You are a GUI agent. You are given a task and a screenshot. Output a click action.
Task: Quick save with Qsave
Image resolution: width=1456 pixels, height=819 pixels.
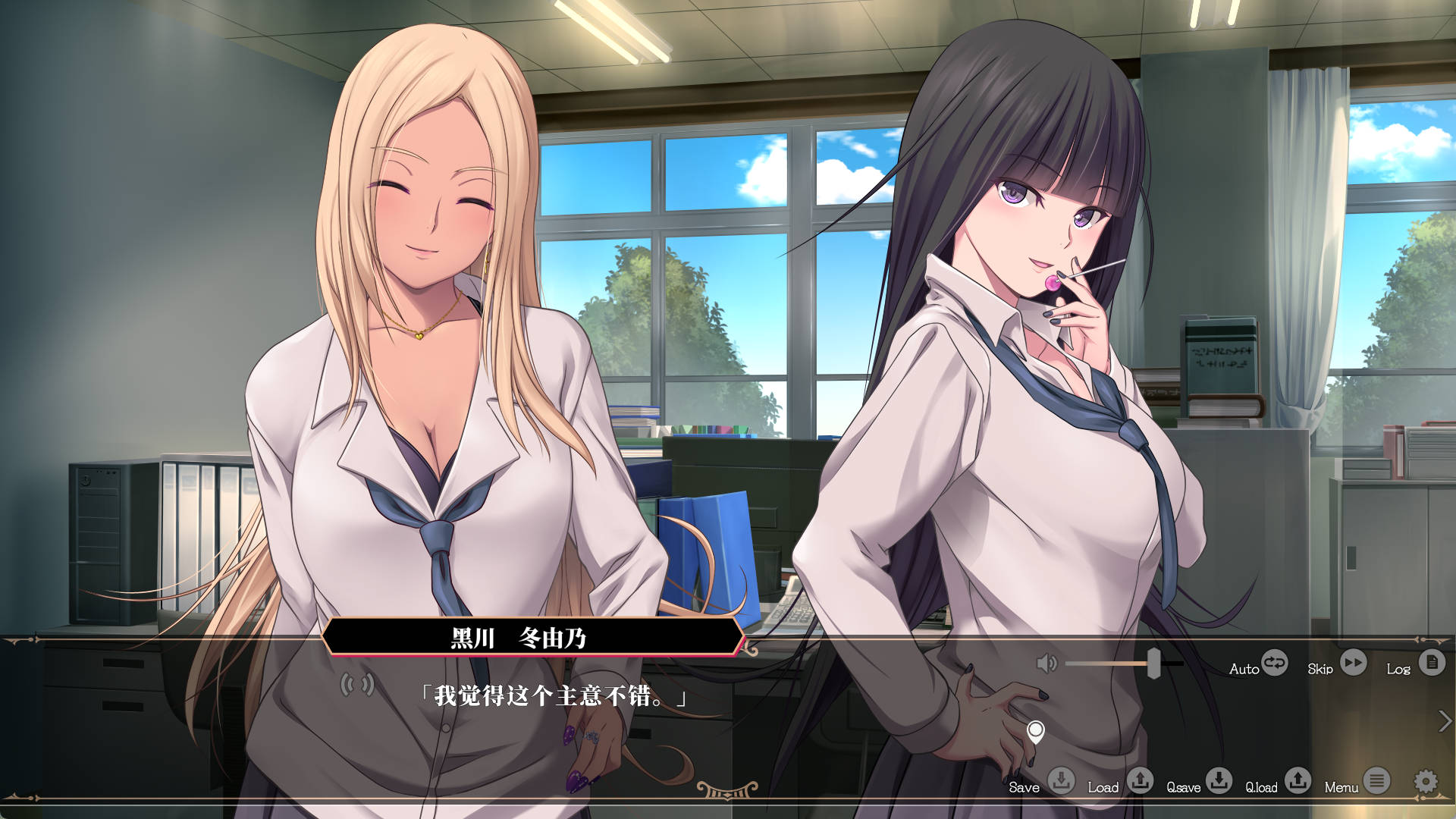pyautogui.click(x=1219, y=780)
